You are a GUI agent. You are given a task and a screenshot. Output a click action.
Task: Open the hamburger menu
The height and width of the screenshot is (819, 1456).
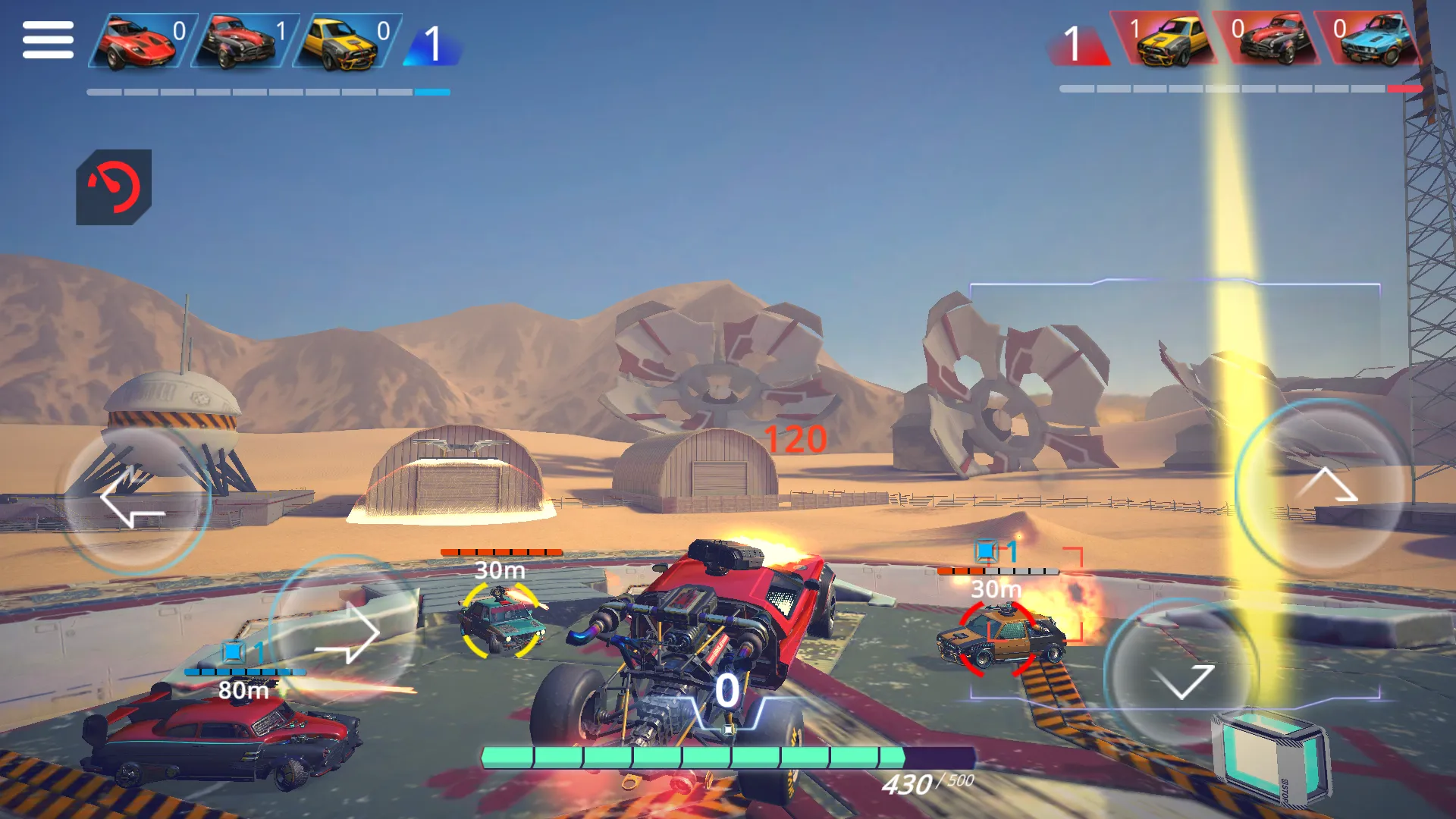[x=48, y=39]
